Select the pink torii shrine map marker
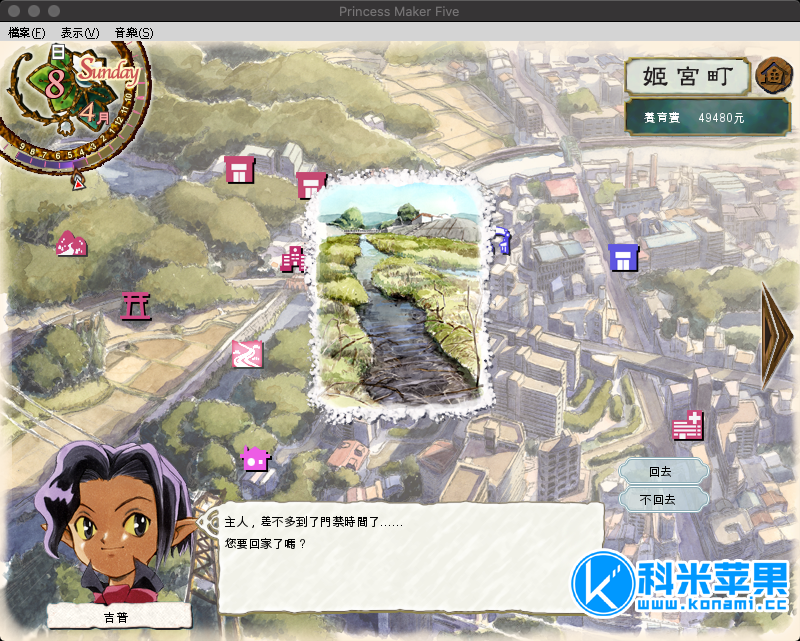 (x=135, y=305)
